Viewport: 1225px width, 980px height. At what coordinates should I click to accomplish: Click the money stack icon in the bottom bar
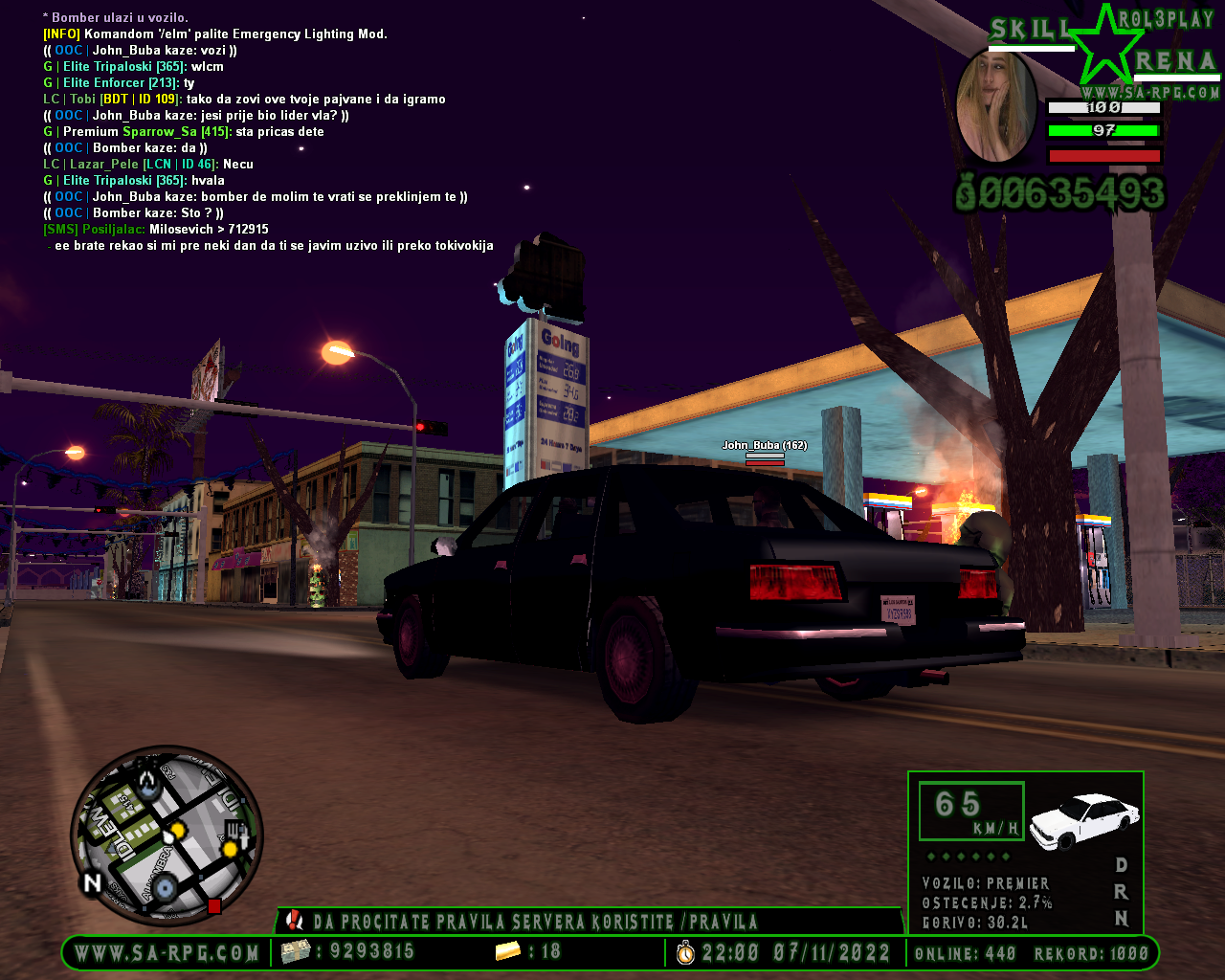click(x=294, y=953)
